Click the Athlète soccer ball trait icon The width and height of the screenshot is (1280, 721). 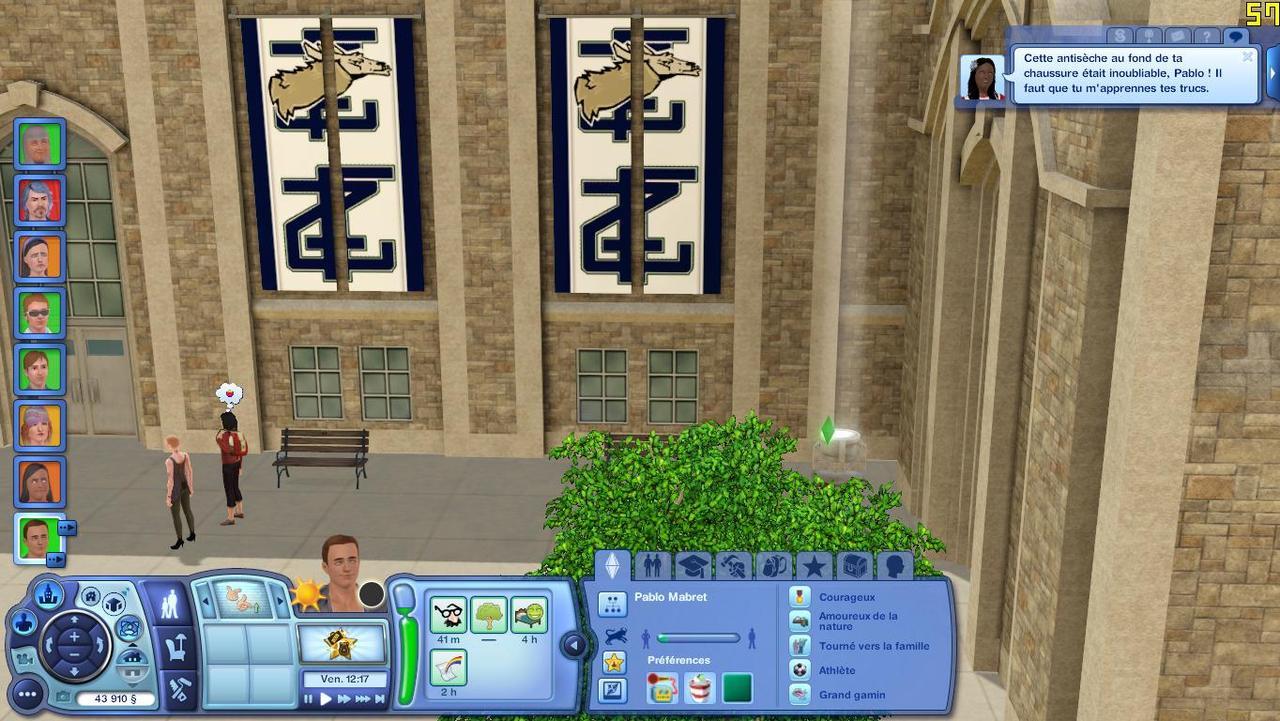pos(799,670)
